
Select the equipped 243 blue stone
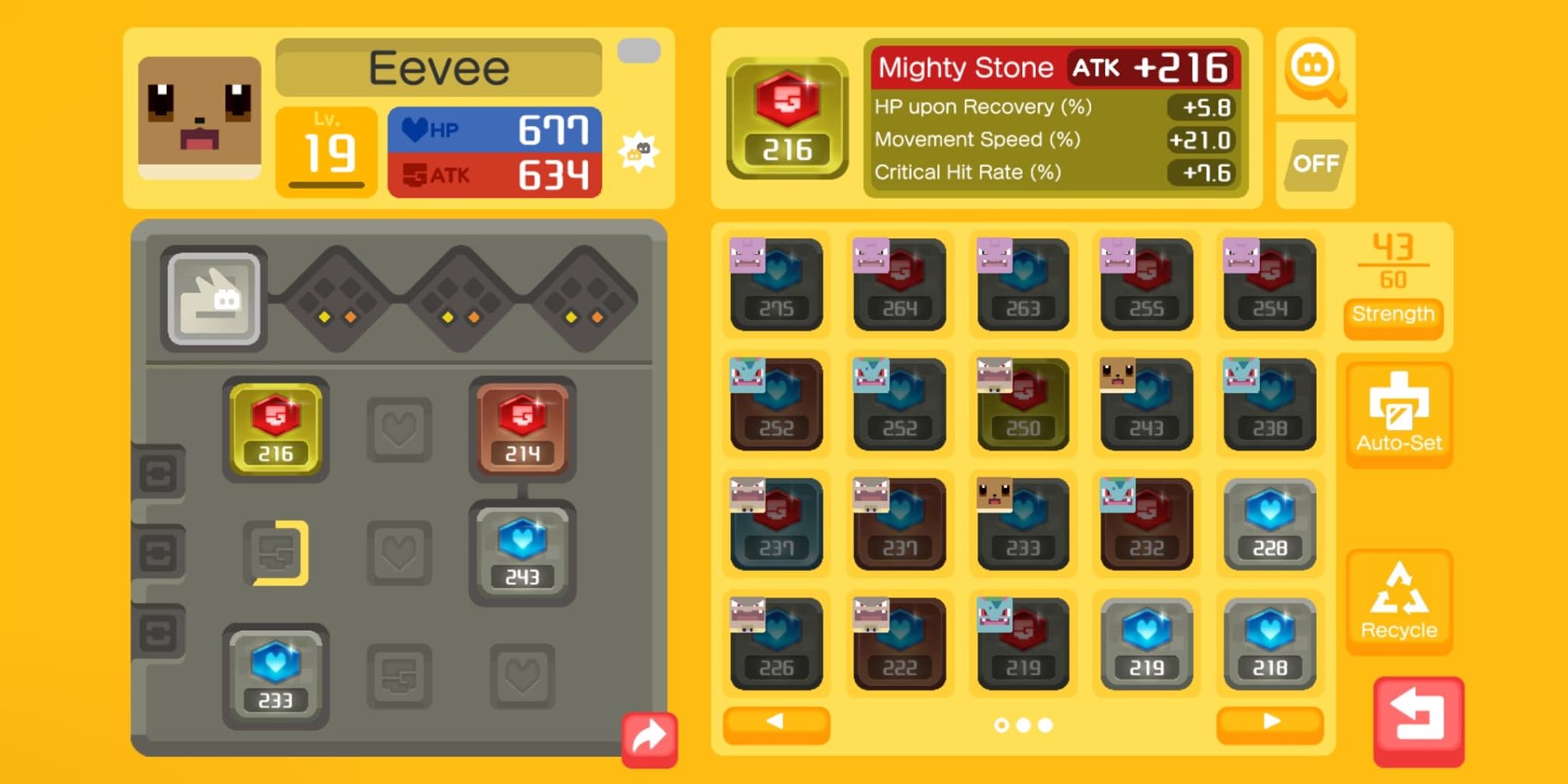522,552
